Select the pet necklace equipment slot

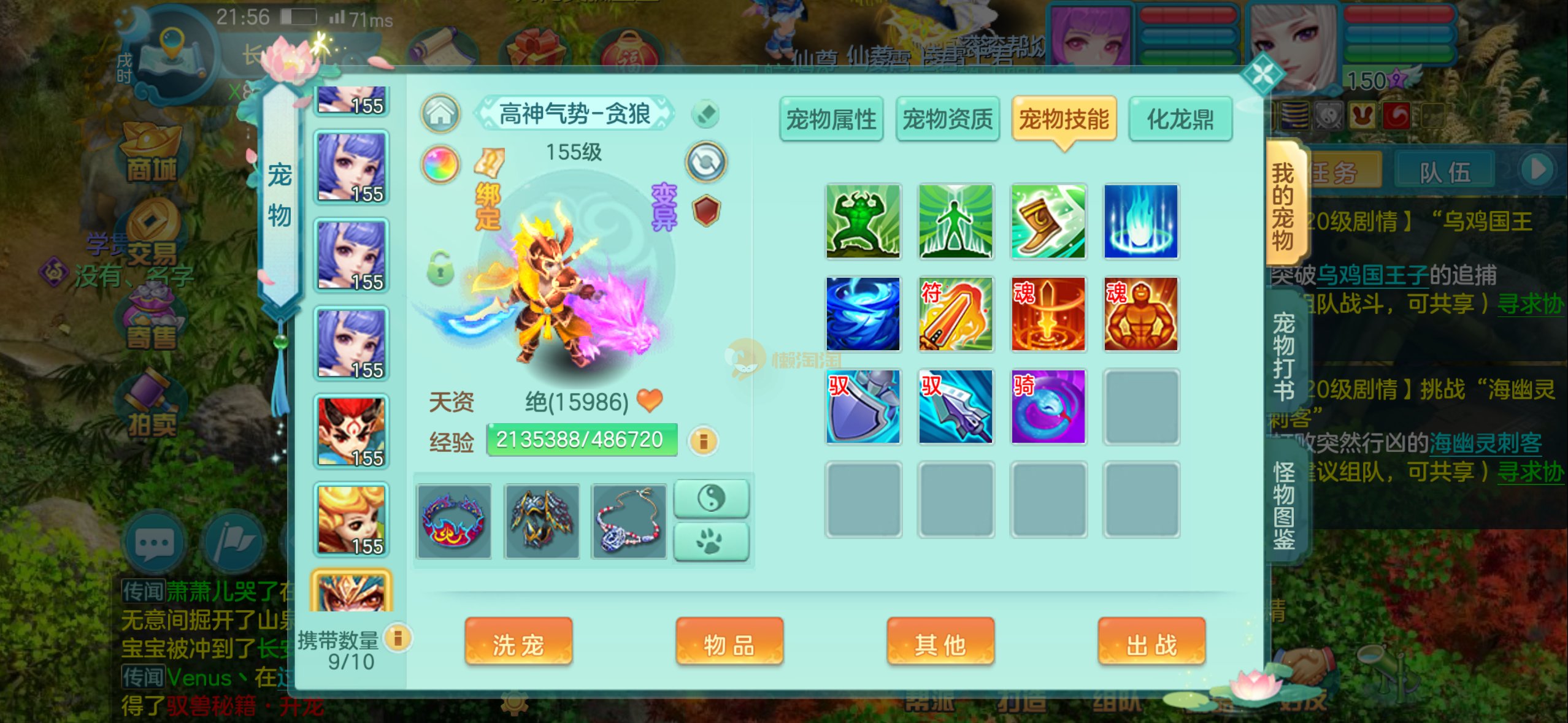tap(628, 522)
